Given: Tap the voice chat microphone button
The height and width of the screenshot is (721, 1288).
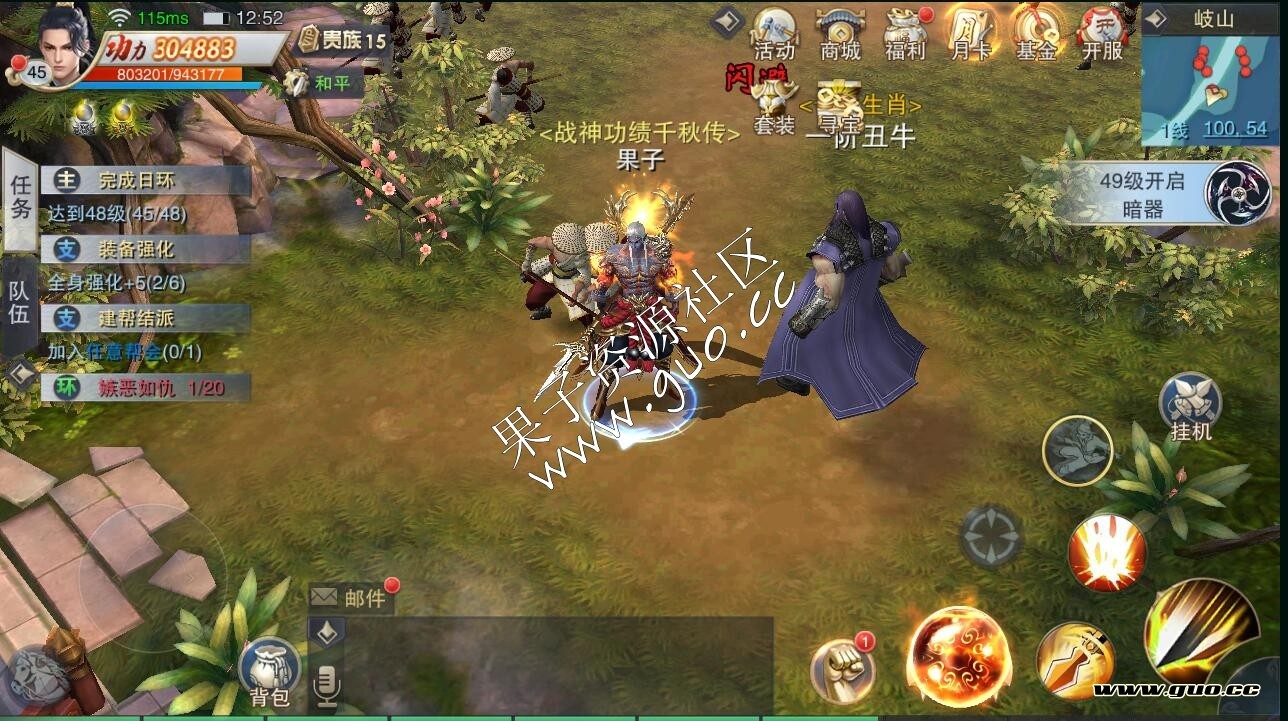Looking at the screenshot, I should point(325,687).
